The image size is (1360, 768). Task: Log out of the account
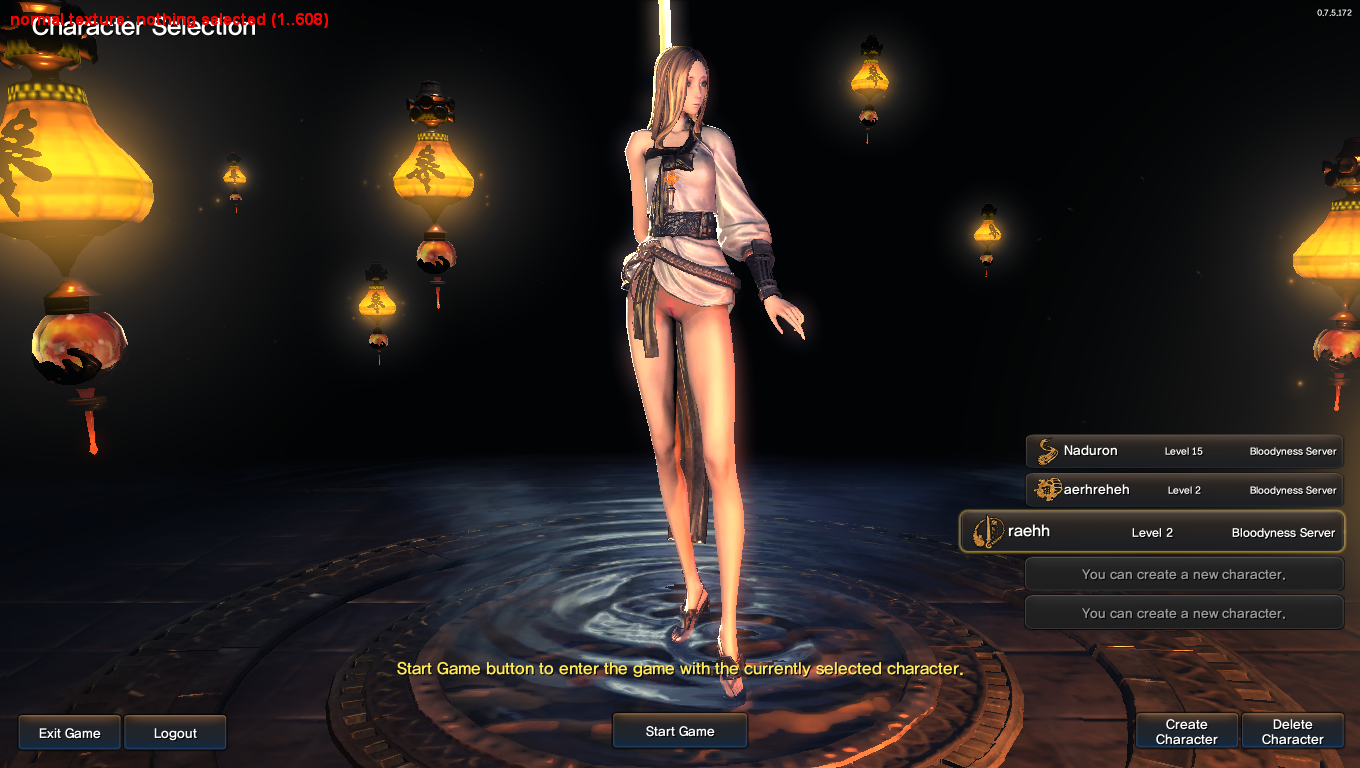tap(175, 733)
